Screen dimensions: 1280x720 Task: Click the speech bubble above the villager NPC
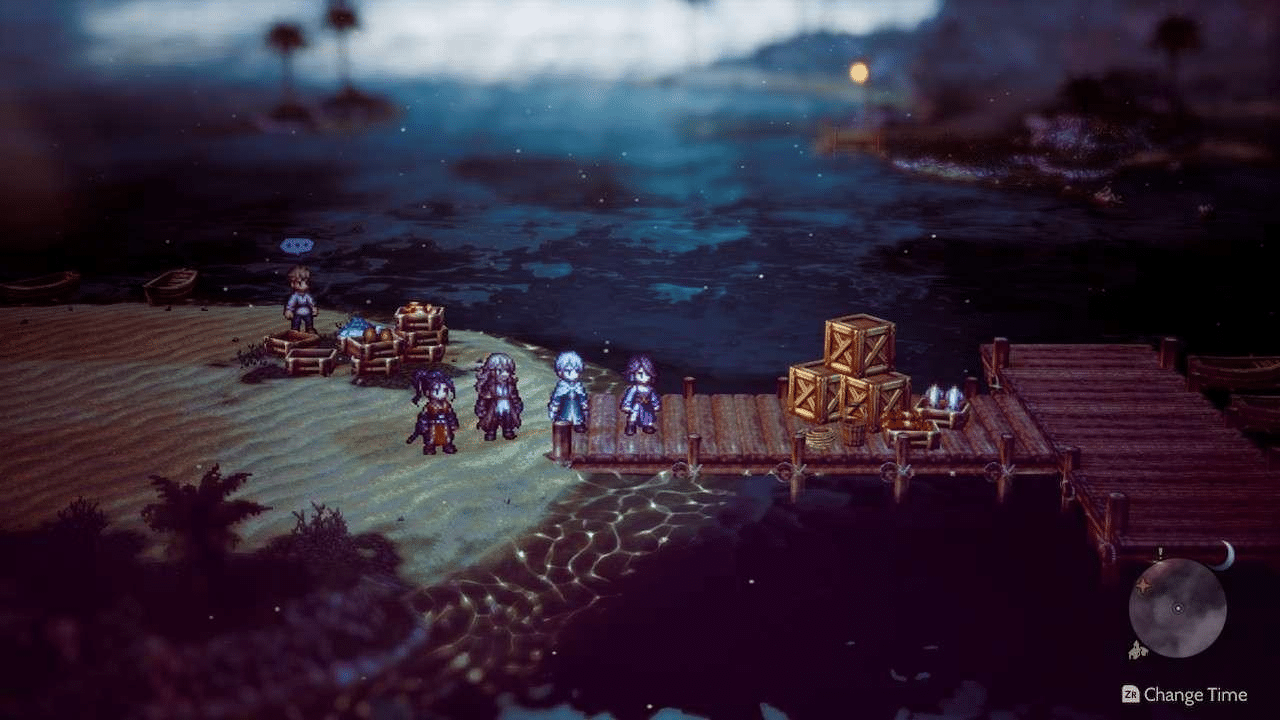(296, 244)
